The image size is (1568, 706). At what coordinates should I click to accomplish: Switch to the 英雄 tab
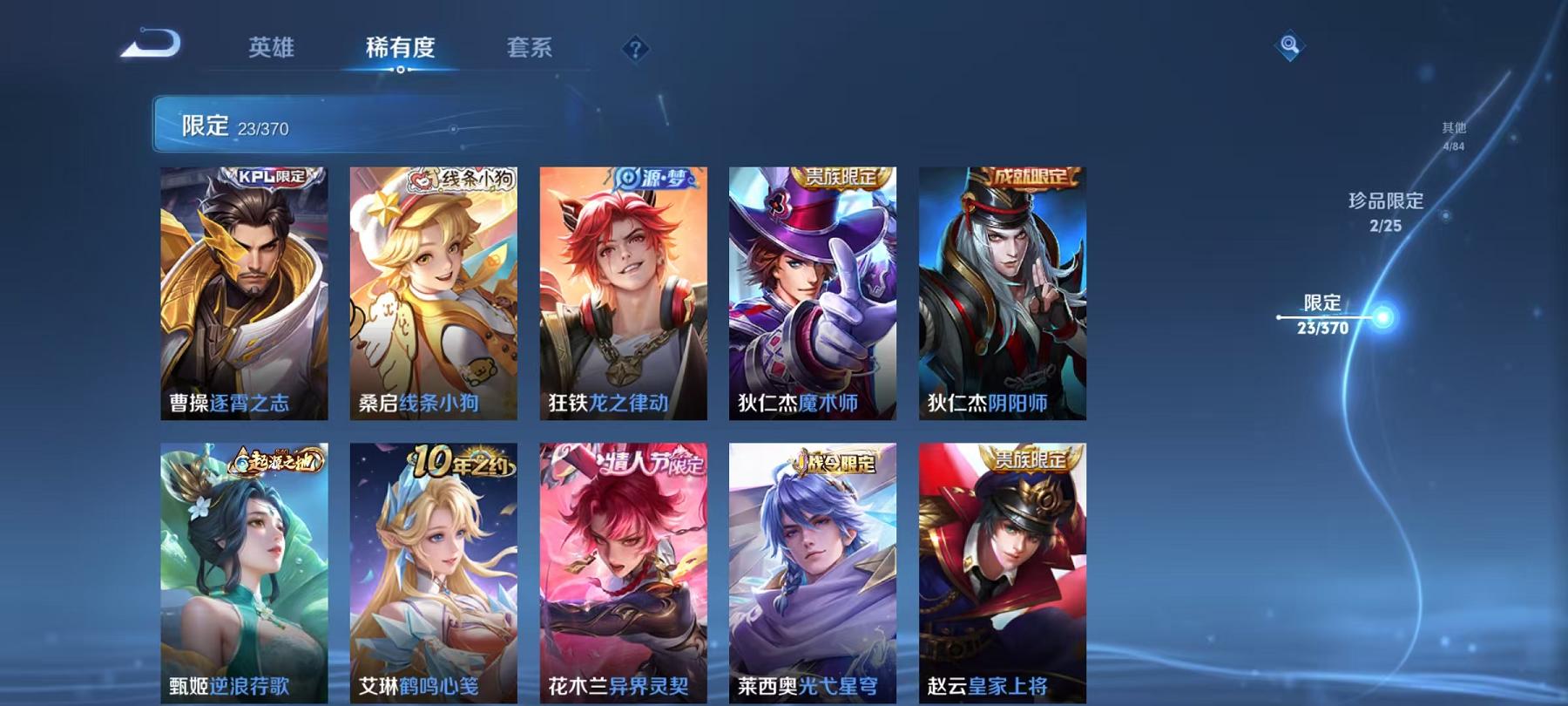click(x=272, y=50)
